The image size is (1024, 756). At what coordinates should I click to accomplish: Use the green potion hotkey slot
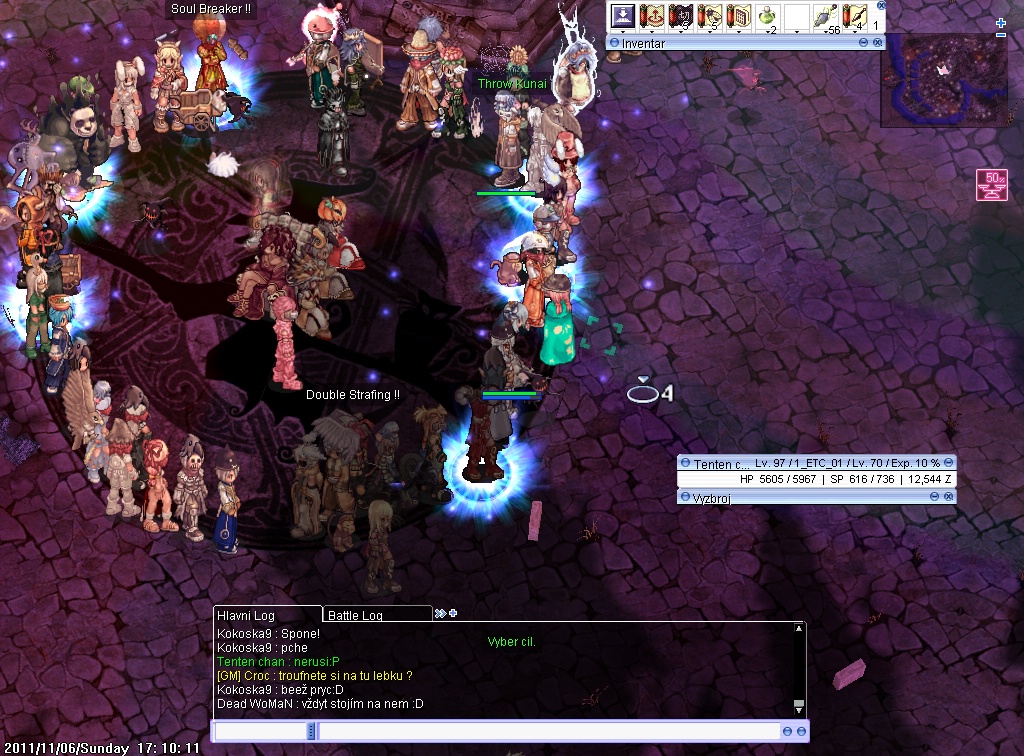[768, 17]
